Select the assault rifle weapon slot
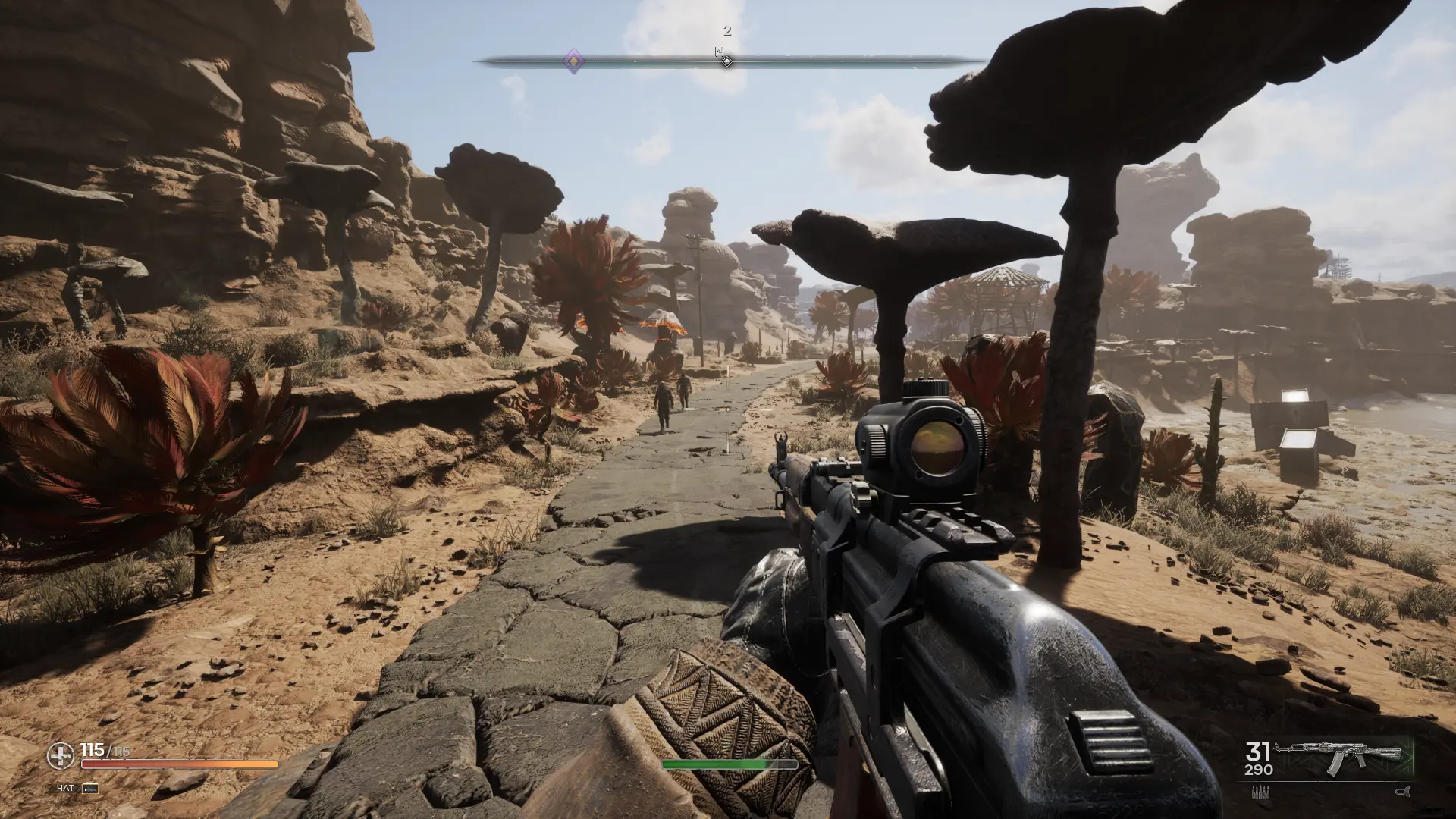This screenshot has height=819, width=1456. (x=1338, y=758)
